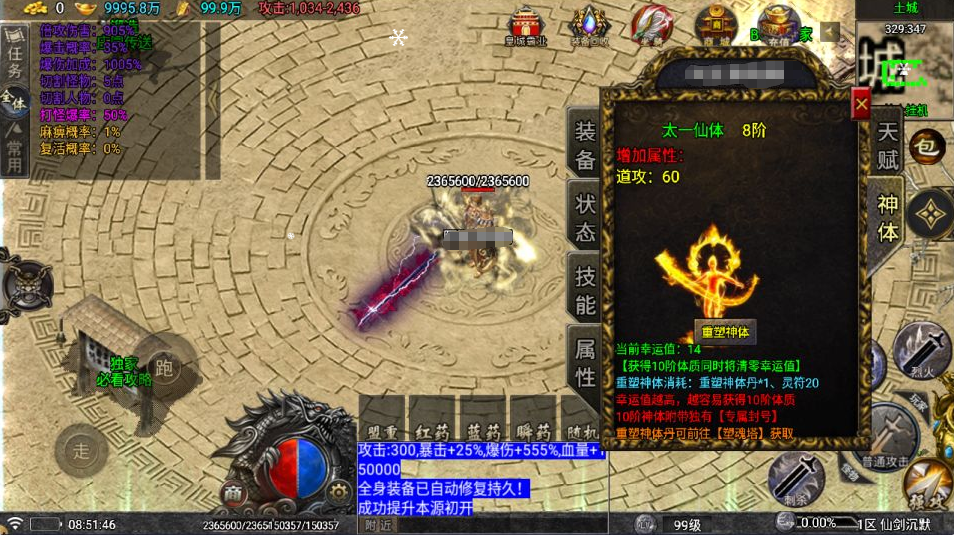954x535 pixels.
Task: Toggle the 跑 run button
Action: pos(164,368)
